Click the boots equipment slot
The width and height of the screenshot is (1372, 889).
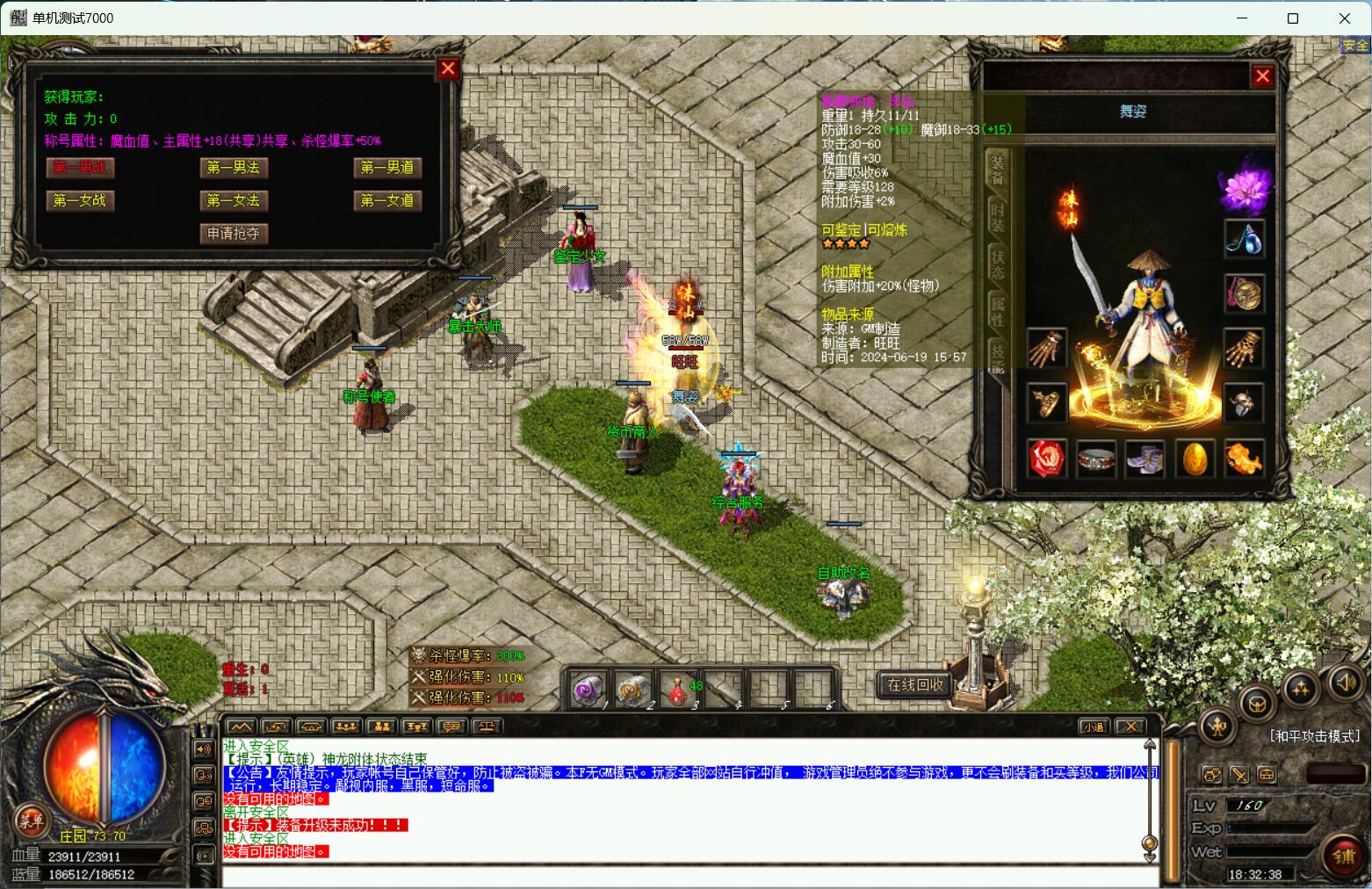(1145, 459)
